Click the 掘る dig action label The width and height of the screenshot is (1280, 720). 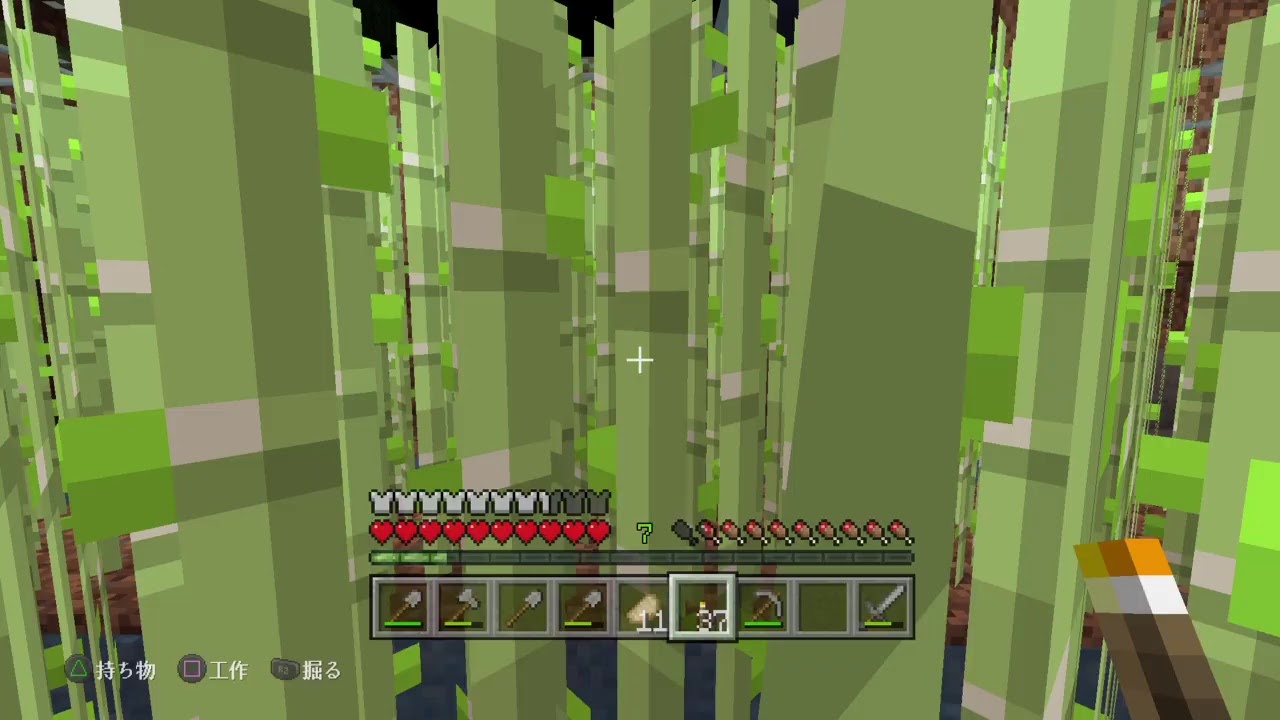(323, 671)
